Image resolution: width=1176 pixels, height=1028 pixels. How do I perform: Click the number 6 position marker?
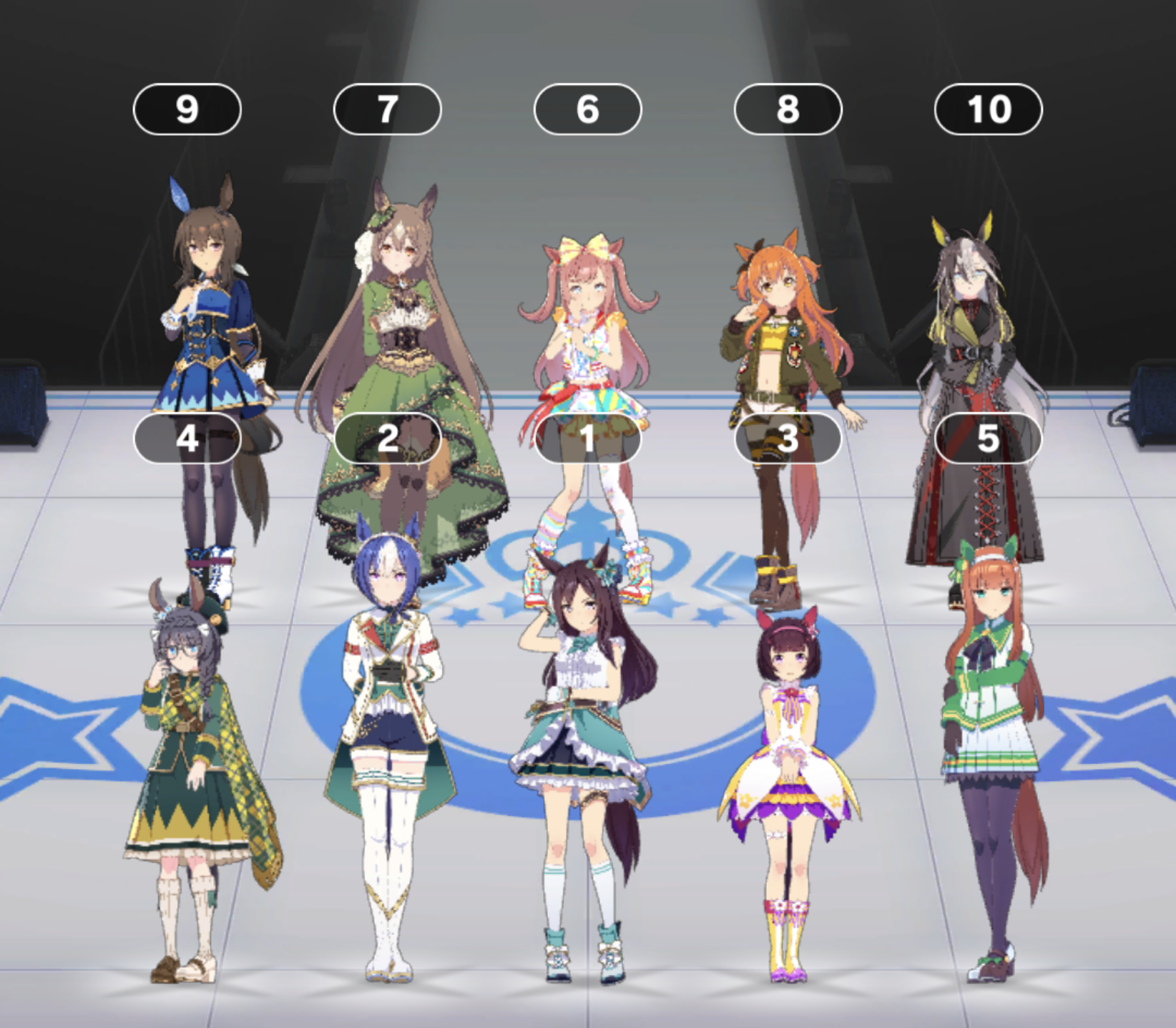tap(587, 109)
